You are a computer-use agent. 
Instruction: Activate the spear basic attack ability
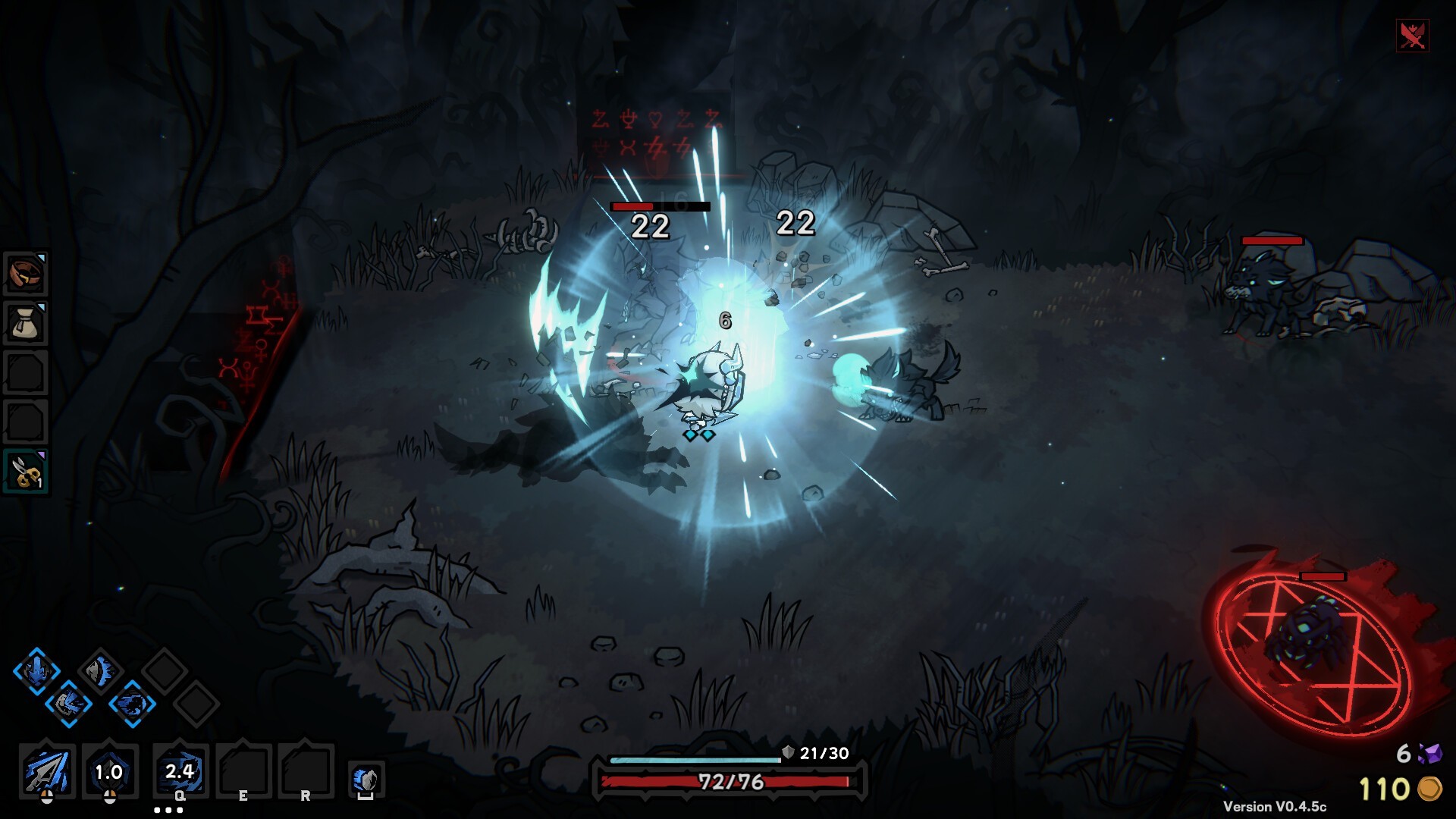tap(47, 771)
